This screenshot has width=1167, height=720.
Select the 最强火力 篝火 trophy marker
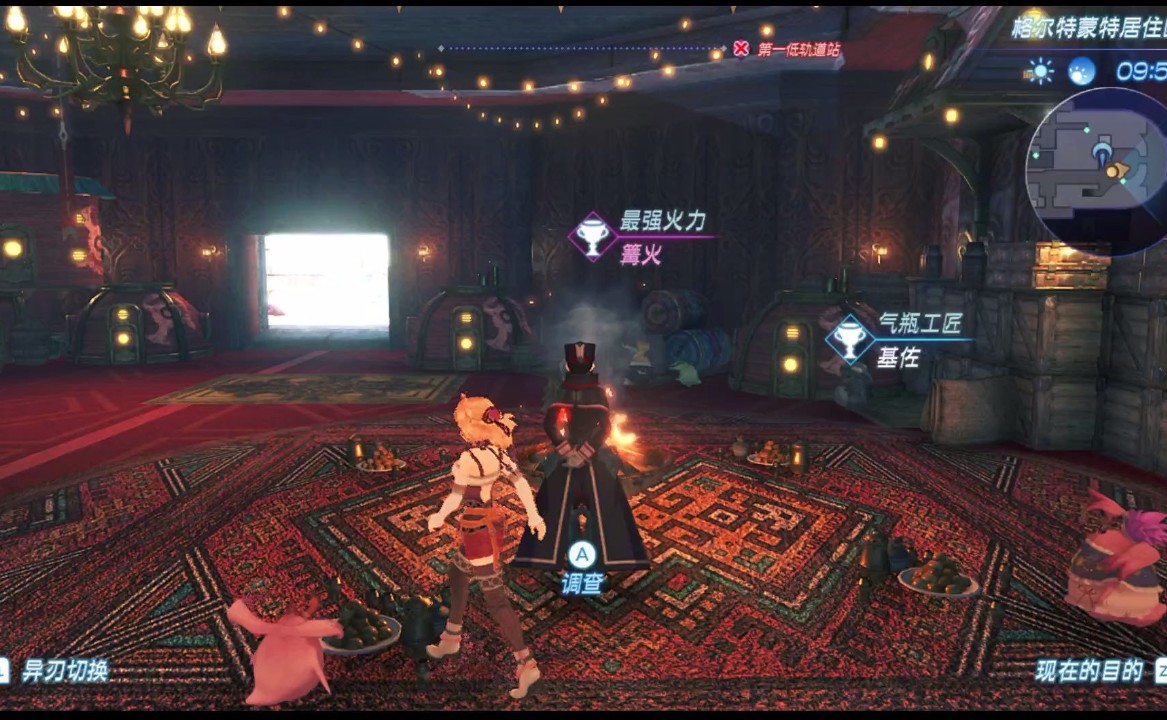tap(593, 237)
